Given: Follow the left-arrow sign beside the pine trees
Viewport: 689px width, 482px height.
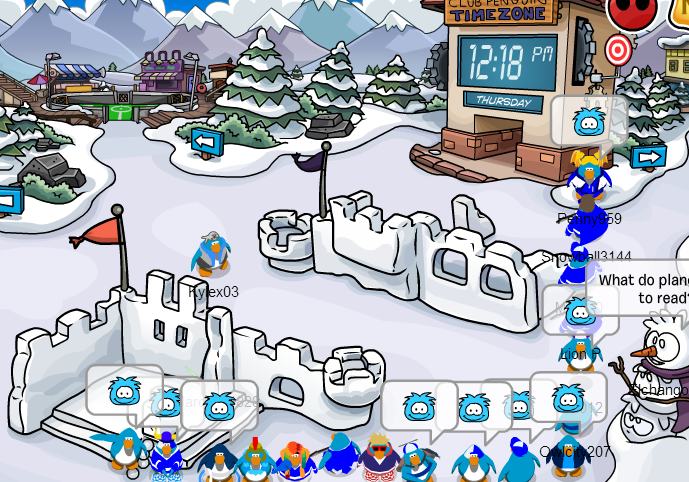Looking at the screenshot, I should [x=207, y=141].
